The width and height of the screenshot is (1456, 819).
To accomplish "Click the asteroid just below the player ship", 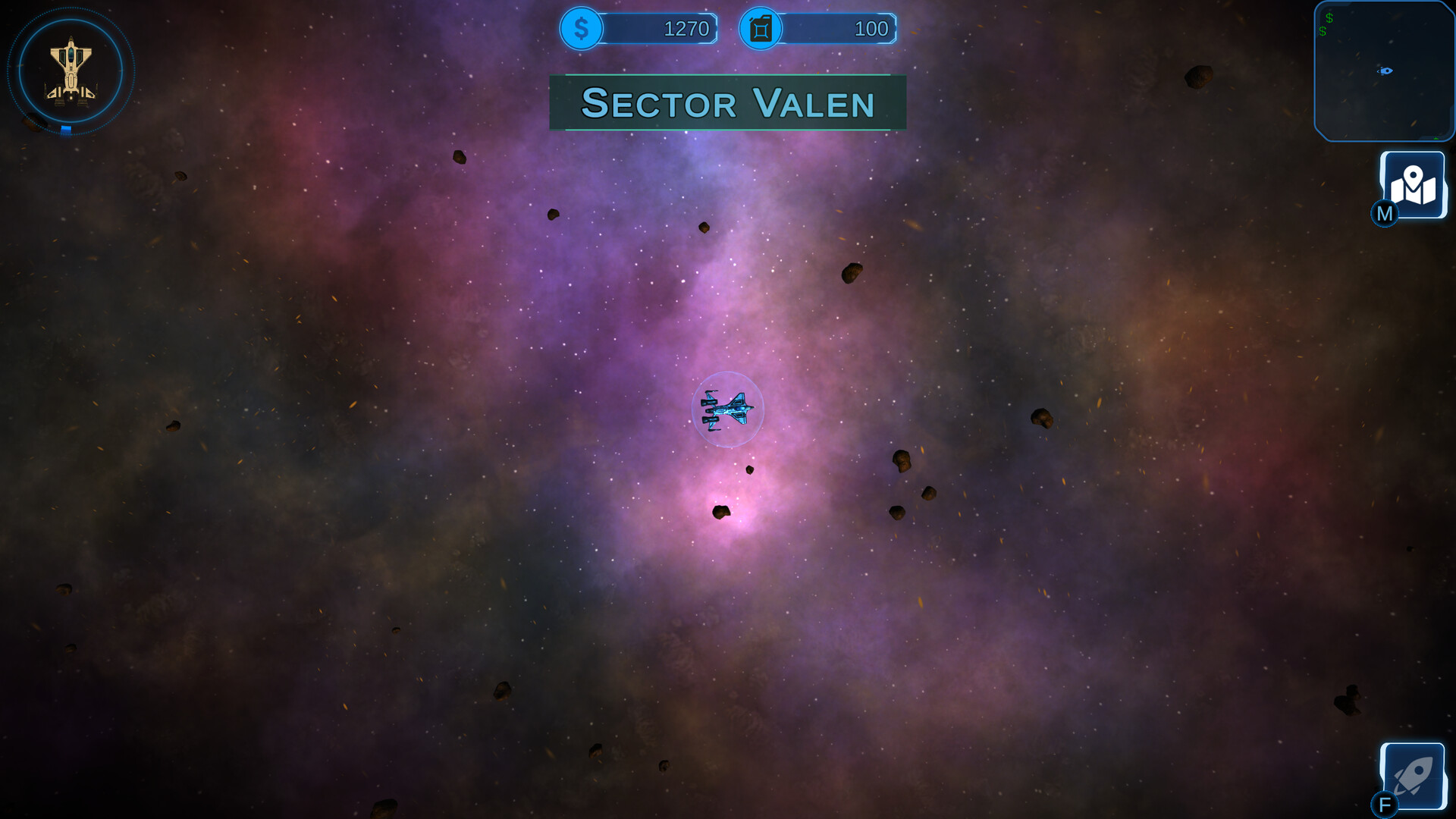I will [751, 468].
